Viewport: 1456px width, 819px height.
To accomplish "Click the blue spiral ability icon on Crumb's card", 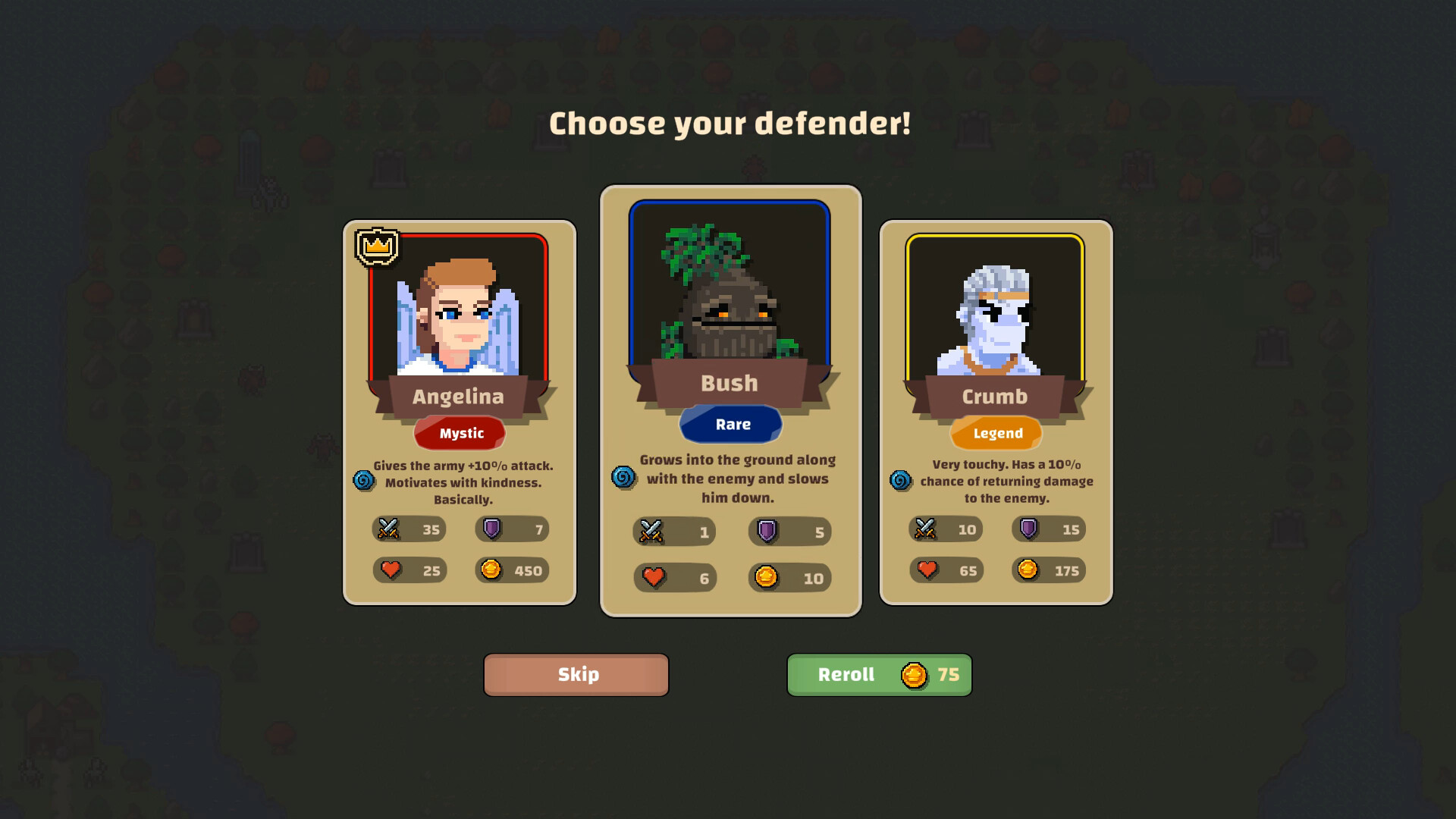I will click(902, 481).
